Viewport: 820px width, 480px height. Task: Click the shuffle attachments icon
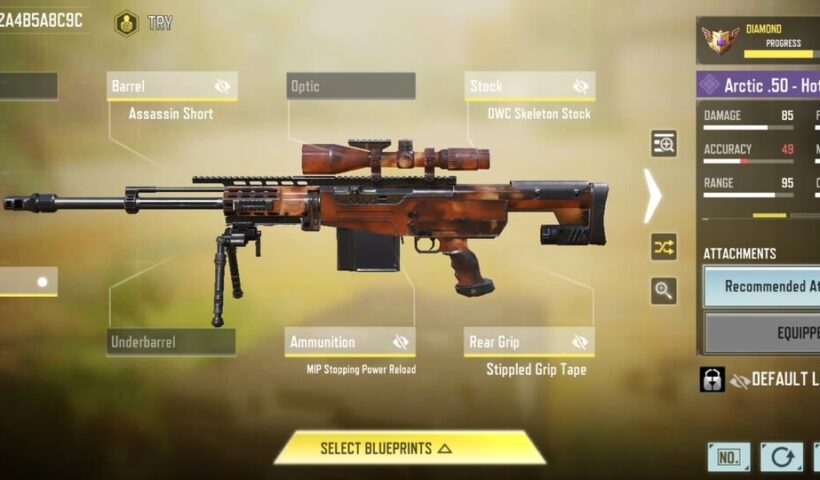pyautogui.click(x=664, y=246)
